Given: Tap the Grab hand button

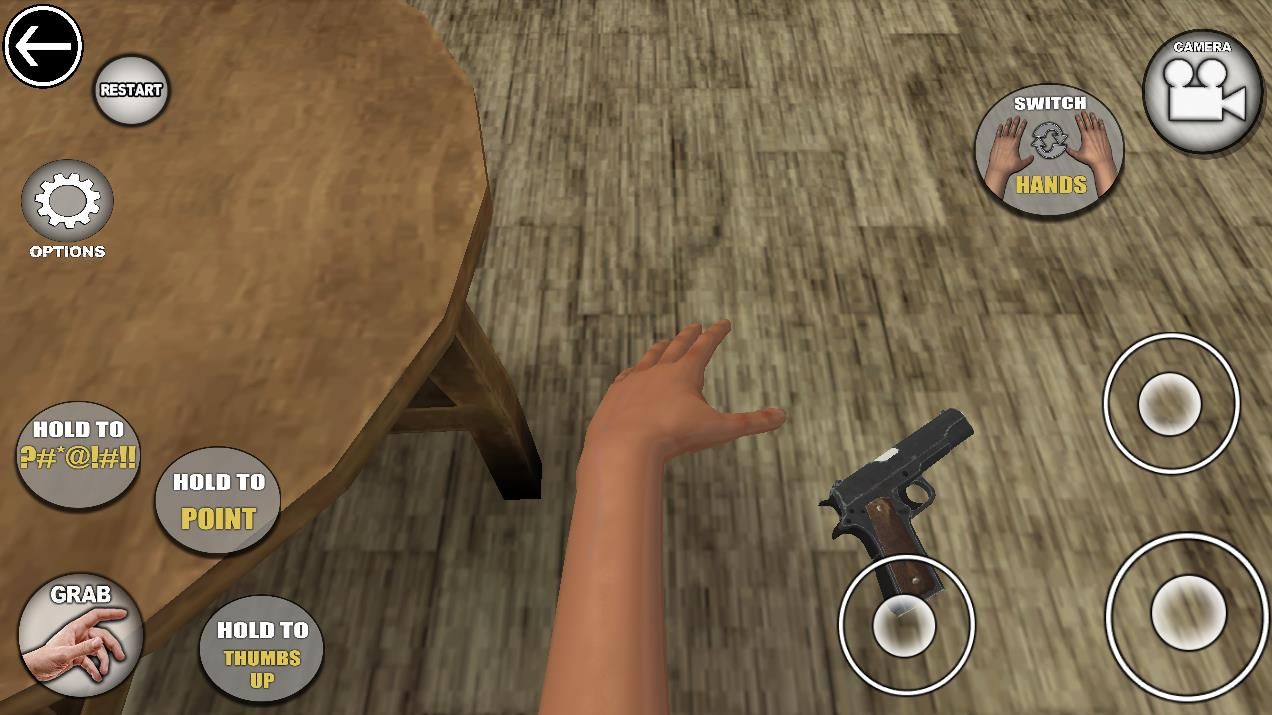Looking at the screenshot, I should tap(80, 636).
